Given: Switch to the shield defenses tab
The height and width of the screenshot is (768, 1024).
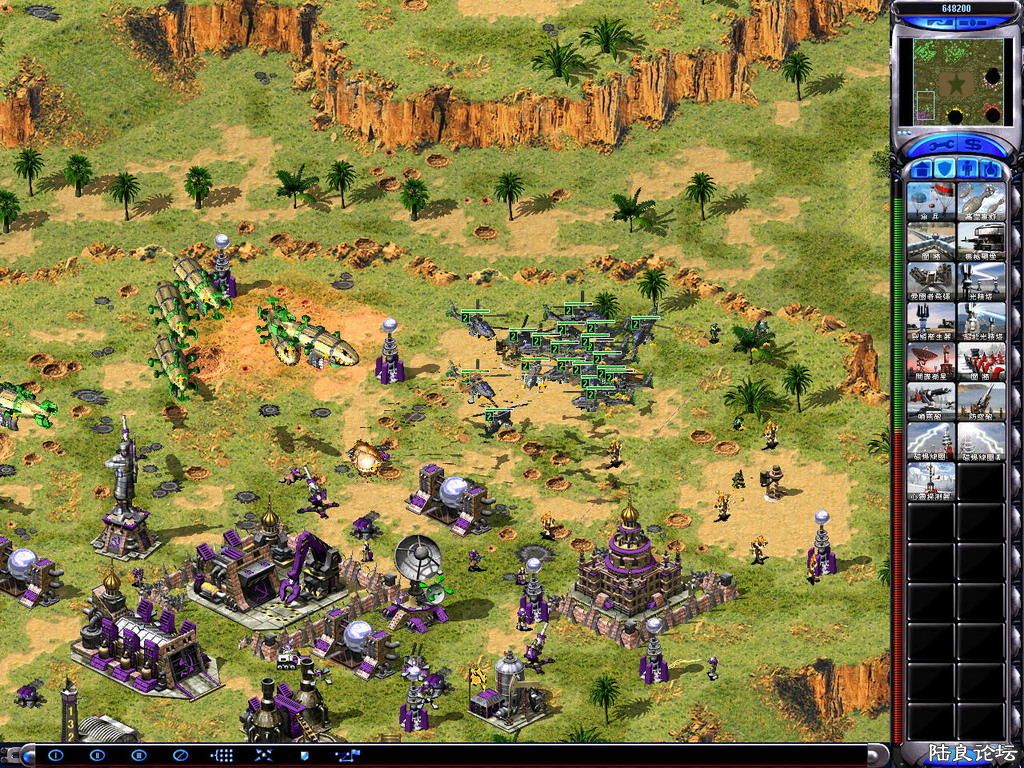Looking at the screenshot, I should 944,168.
